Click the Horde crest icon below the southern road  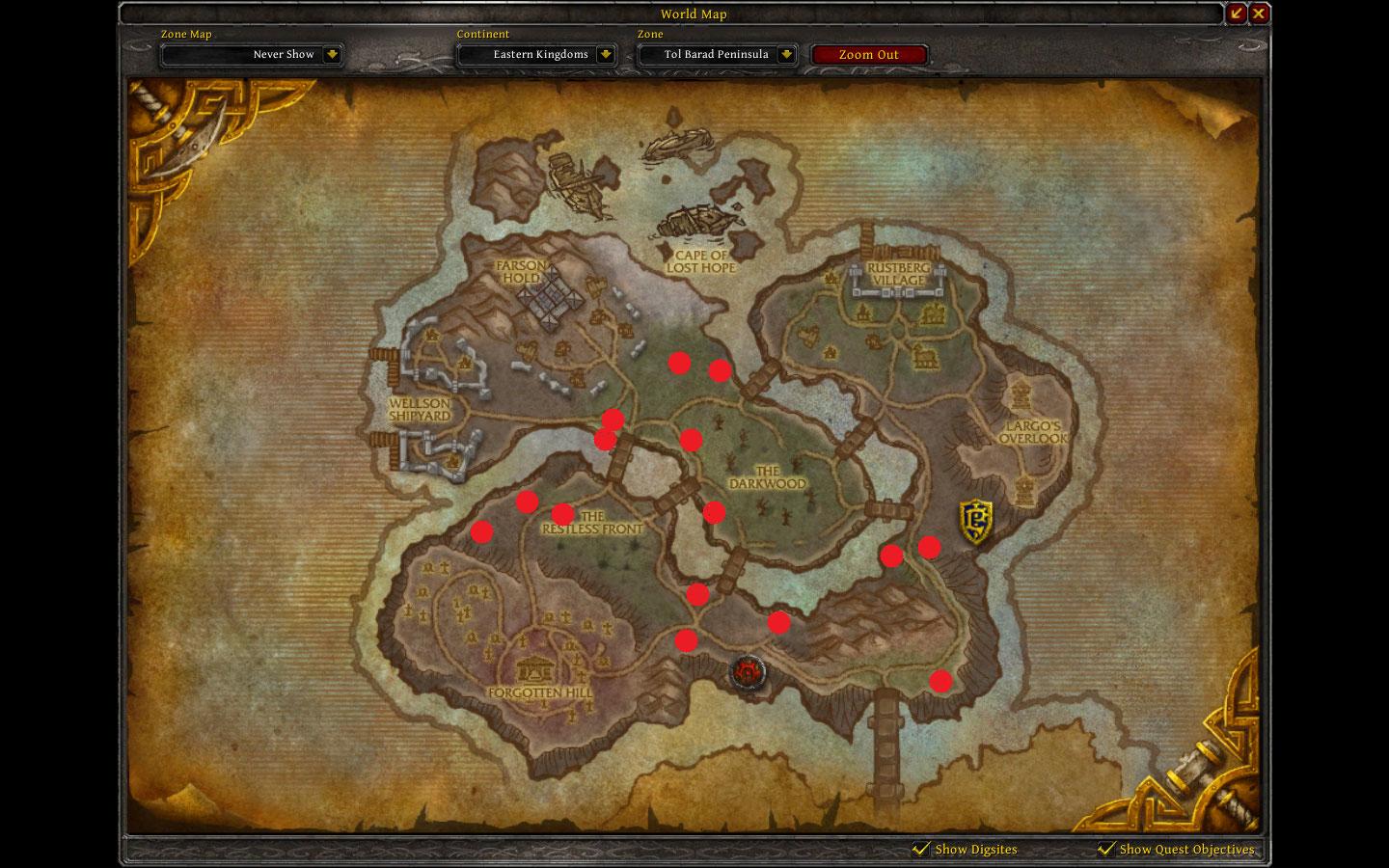(748, 674)
